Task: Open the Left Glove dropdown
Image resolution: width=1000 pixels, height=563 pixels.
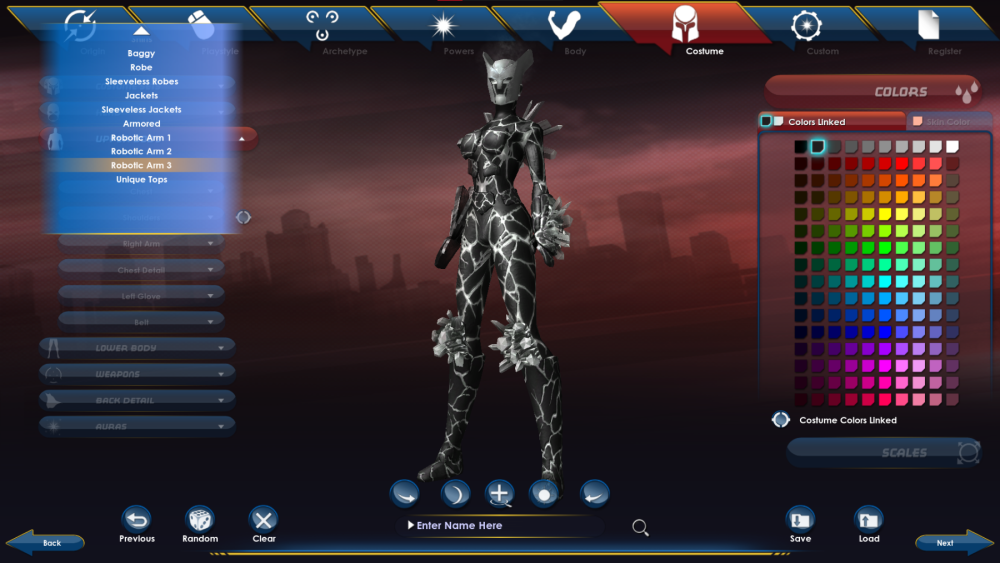Action: (141, 295)
